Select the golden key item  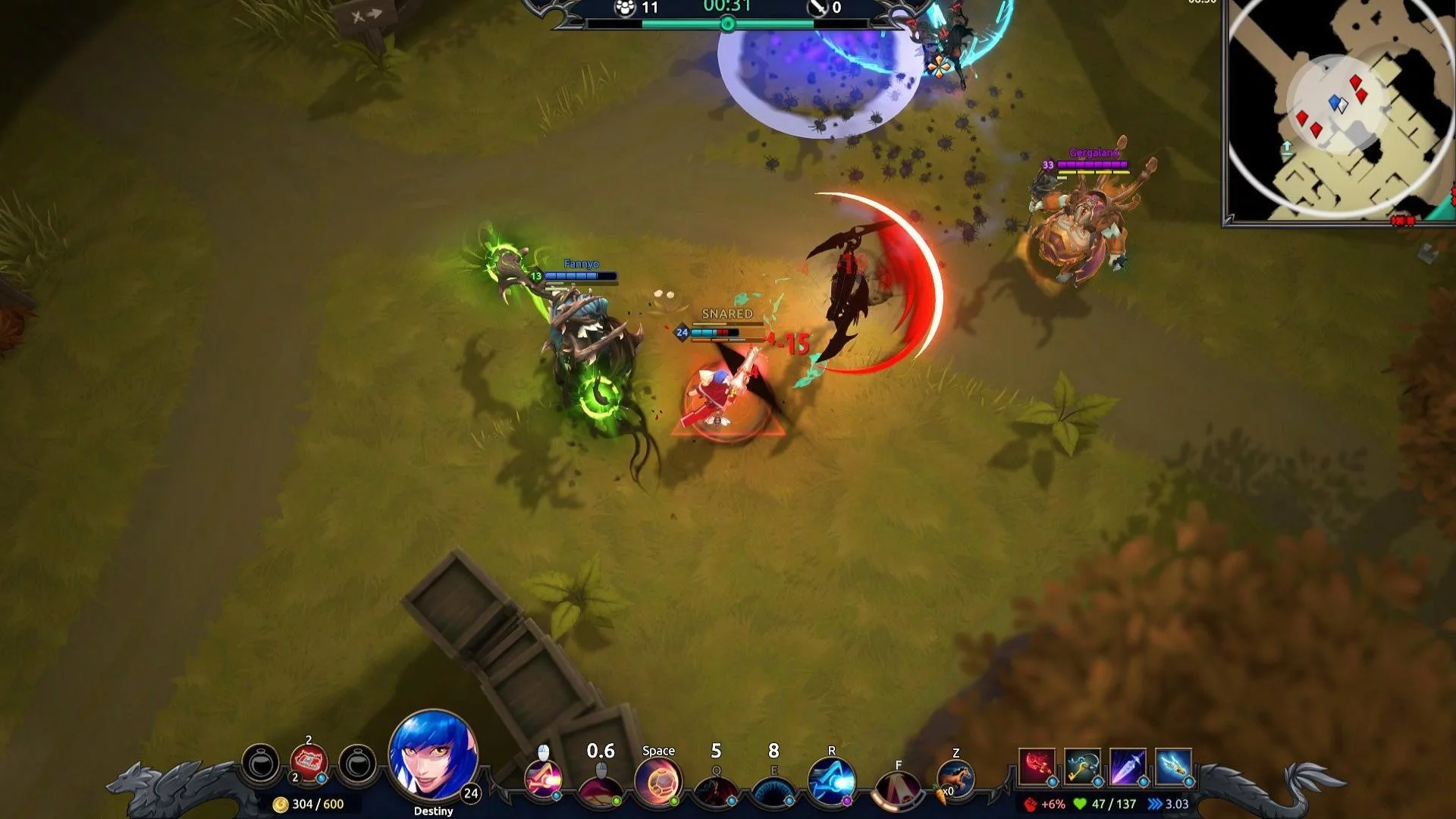pos(1082,767)
